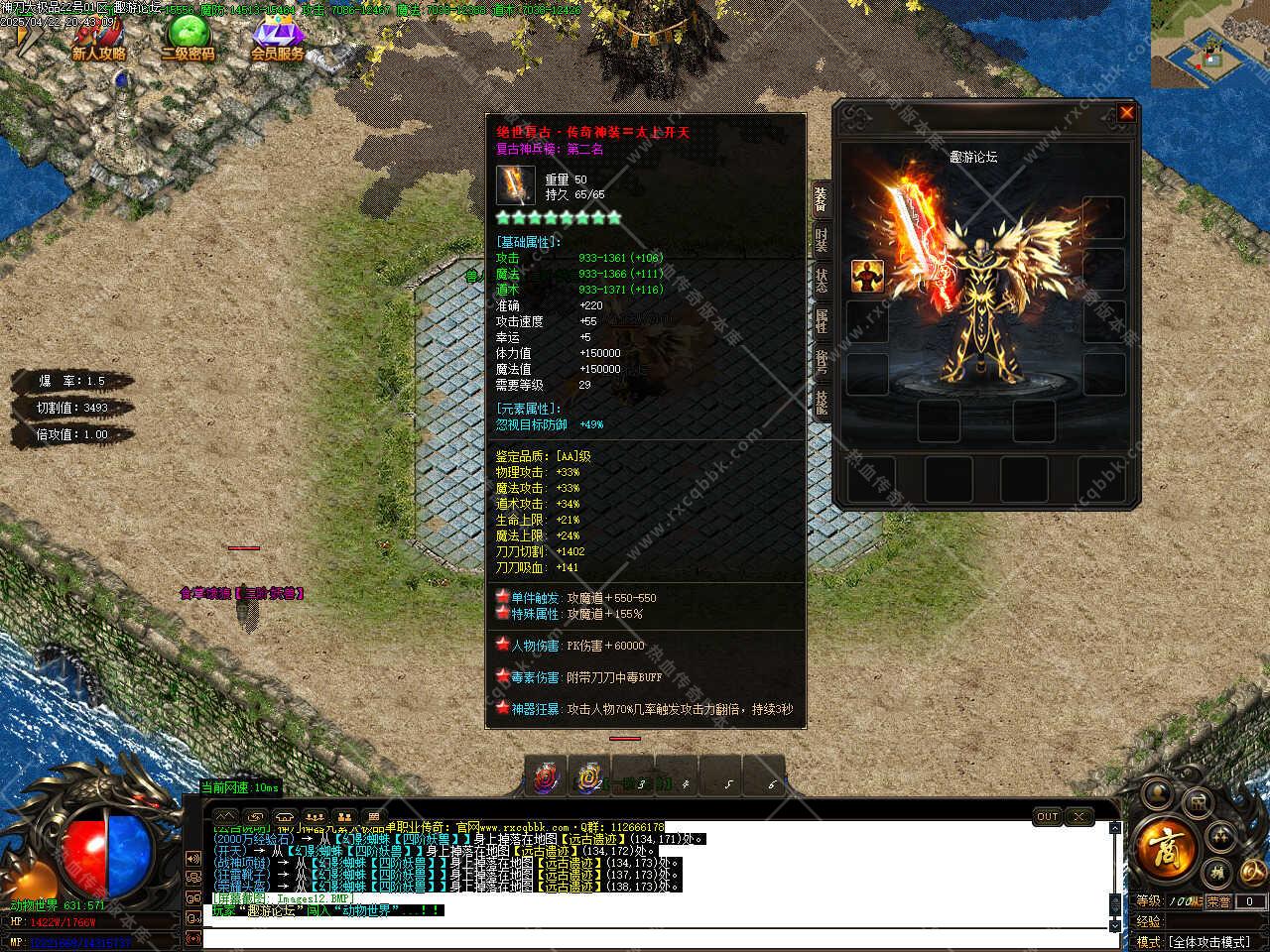The image size is (1270, 952).
Task: Open the large orange 商 shop button
Action: coord(1164,848)
